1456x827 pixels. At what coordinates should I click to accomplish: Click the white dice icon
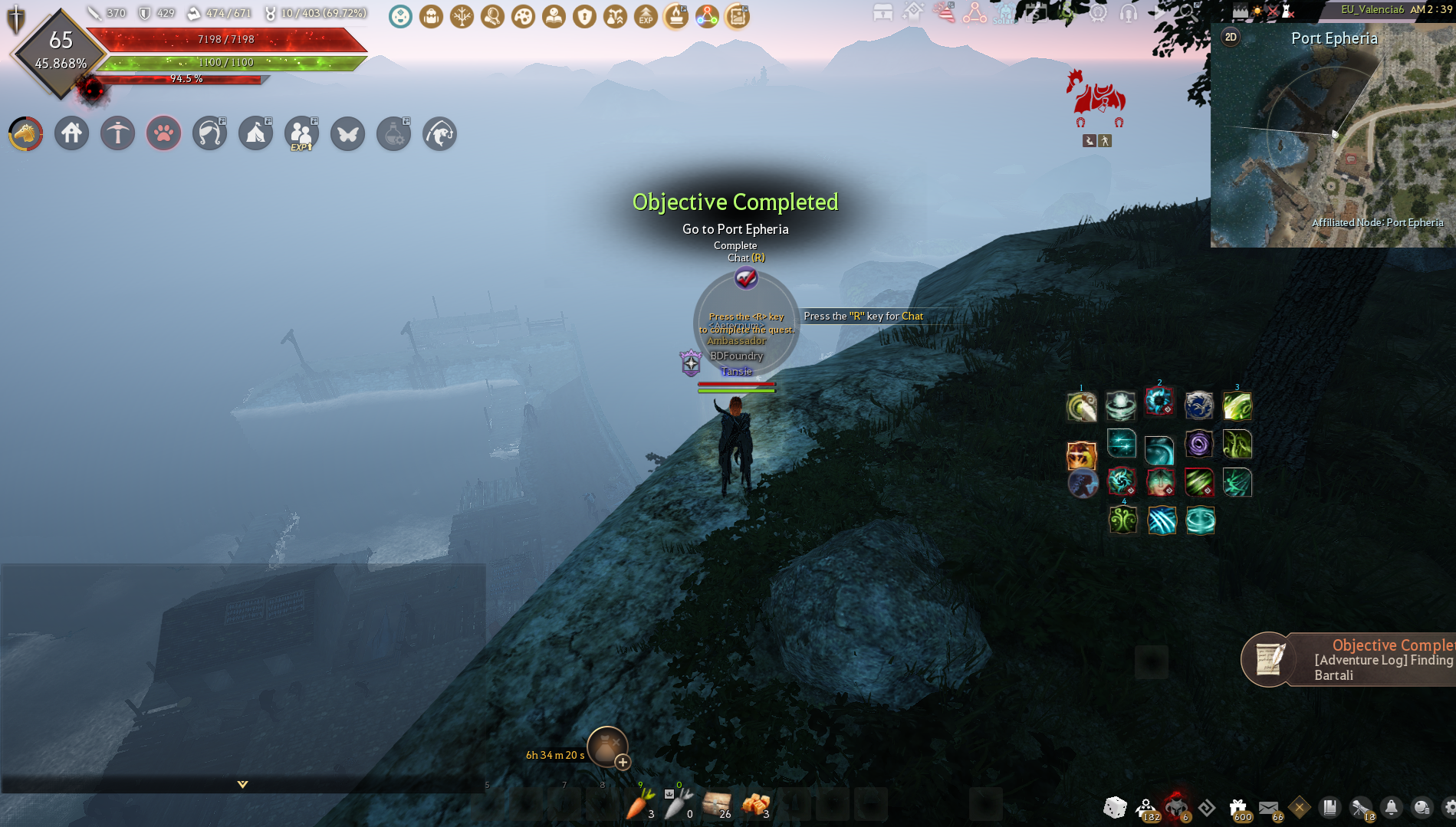tap(1115, 807)
